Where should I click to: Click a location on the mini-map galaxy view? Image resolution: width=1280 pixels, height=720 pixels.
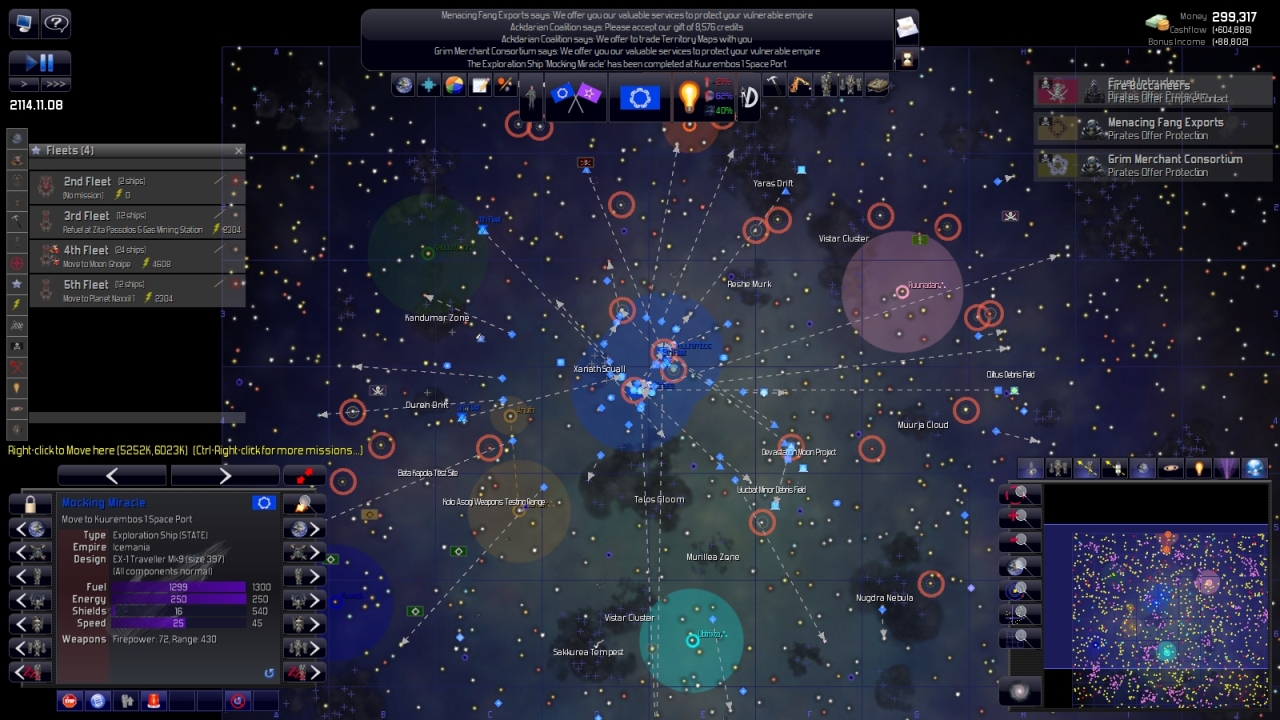1160,600
